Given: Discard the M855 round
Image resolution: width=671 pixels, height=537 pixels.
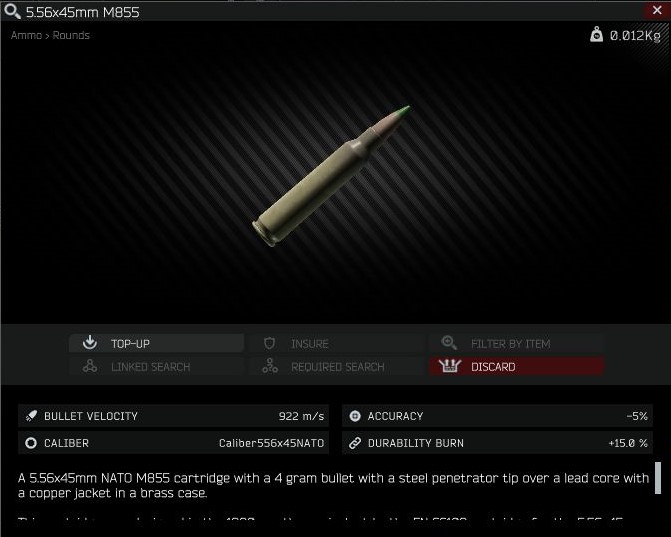Looking at the screenshot, I should point(516,367).
